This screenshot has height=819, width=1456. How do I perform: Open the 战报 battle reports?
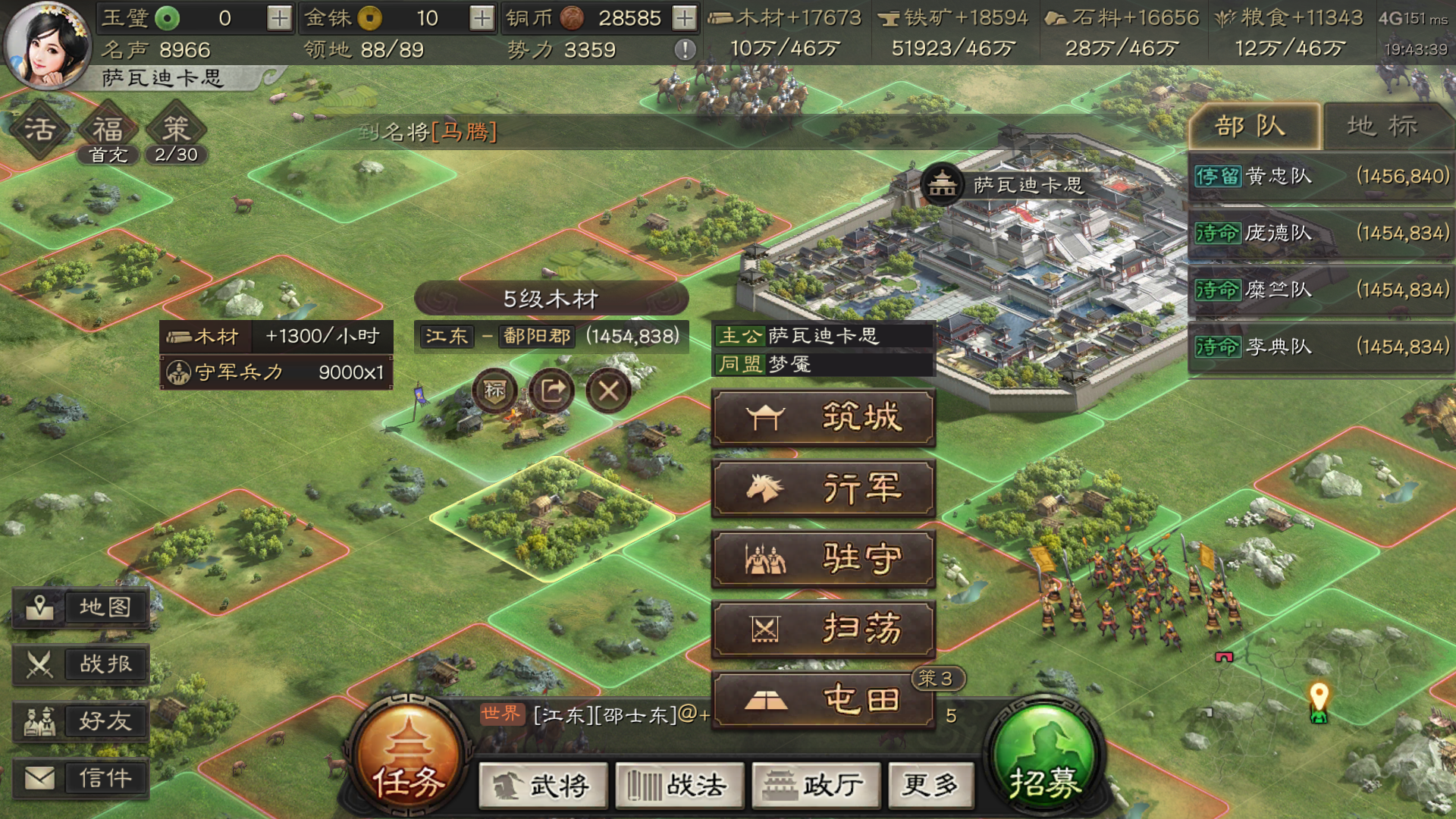(81, 664)
